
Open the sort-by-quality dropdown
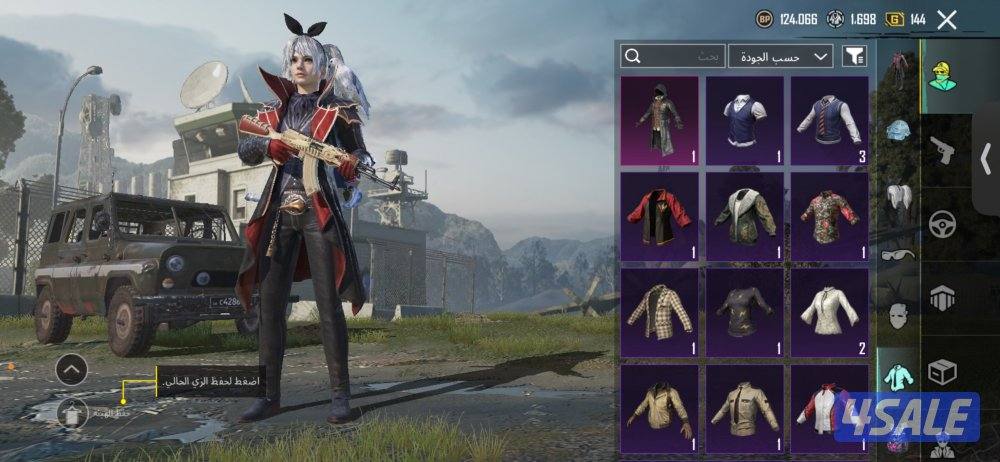click(781, 56)
